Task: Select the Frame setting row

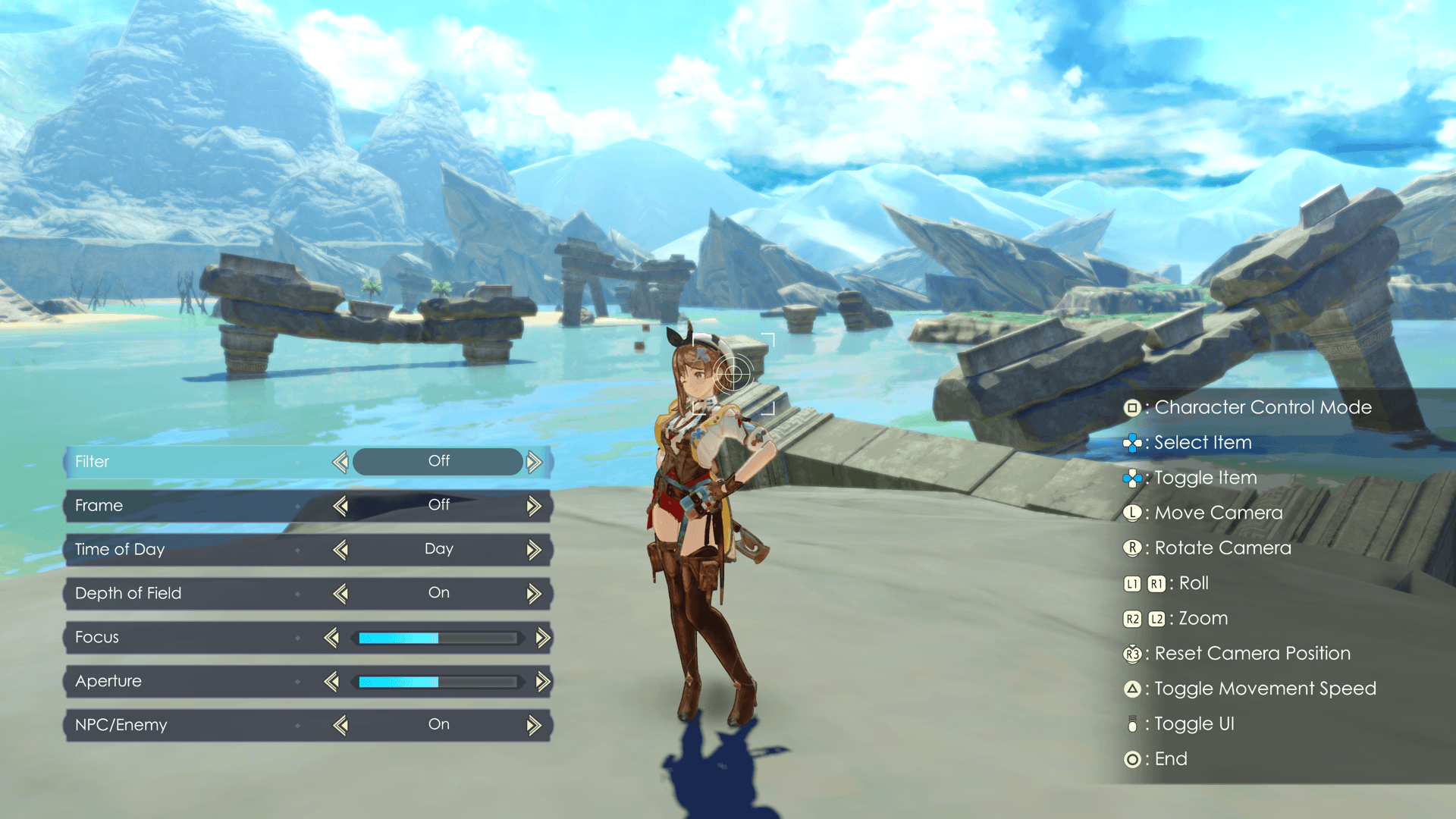Action: click(x=182, y=506)
